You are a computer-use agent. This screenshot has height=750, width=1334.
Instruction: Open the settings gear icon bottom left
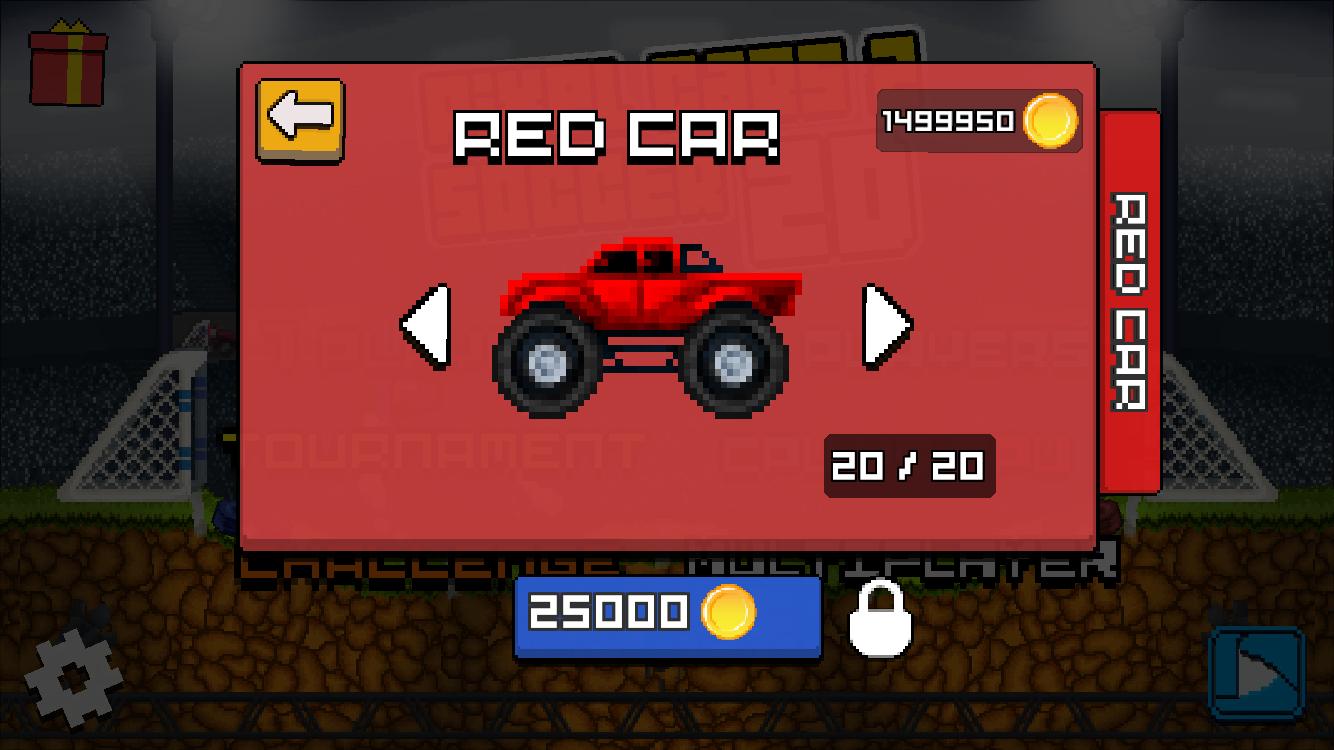pos(75,680)
